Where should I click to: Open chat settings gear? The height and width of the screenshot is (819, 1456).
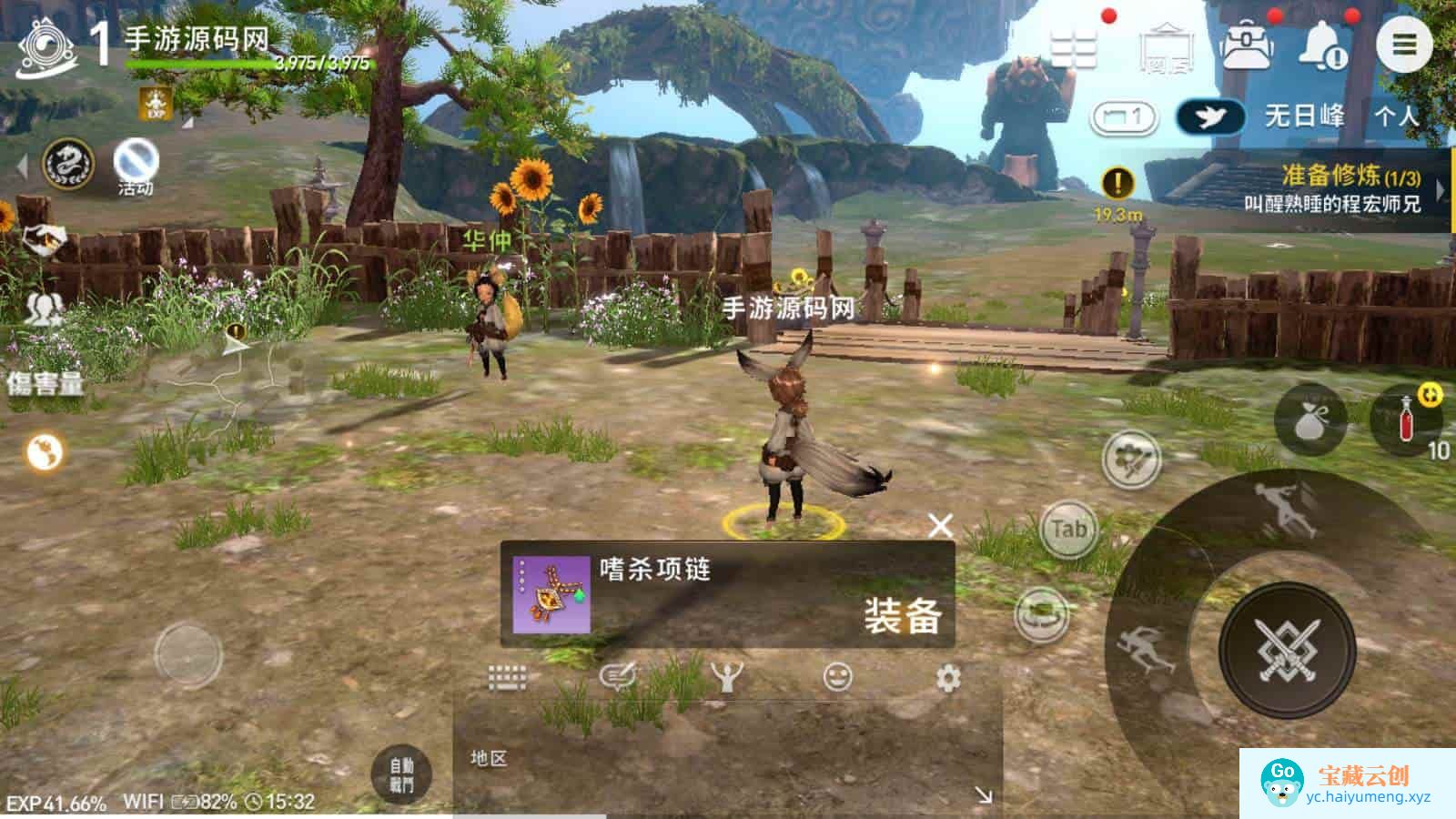tap(948, 678)
